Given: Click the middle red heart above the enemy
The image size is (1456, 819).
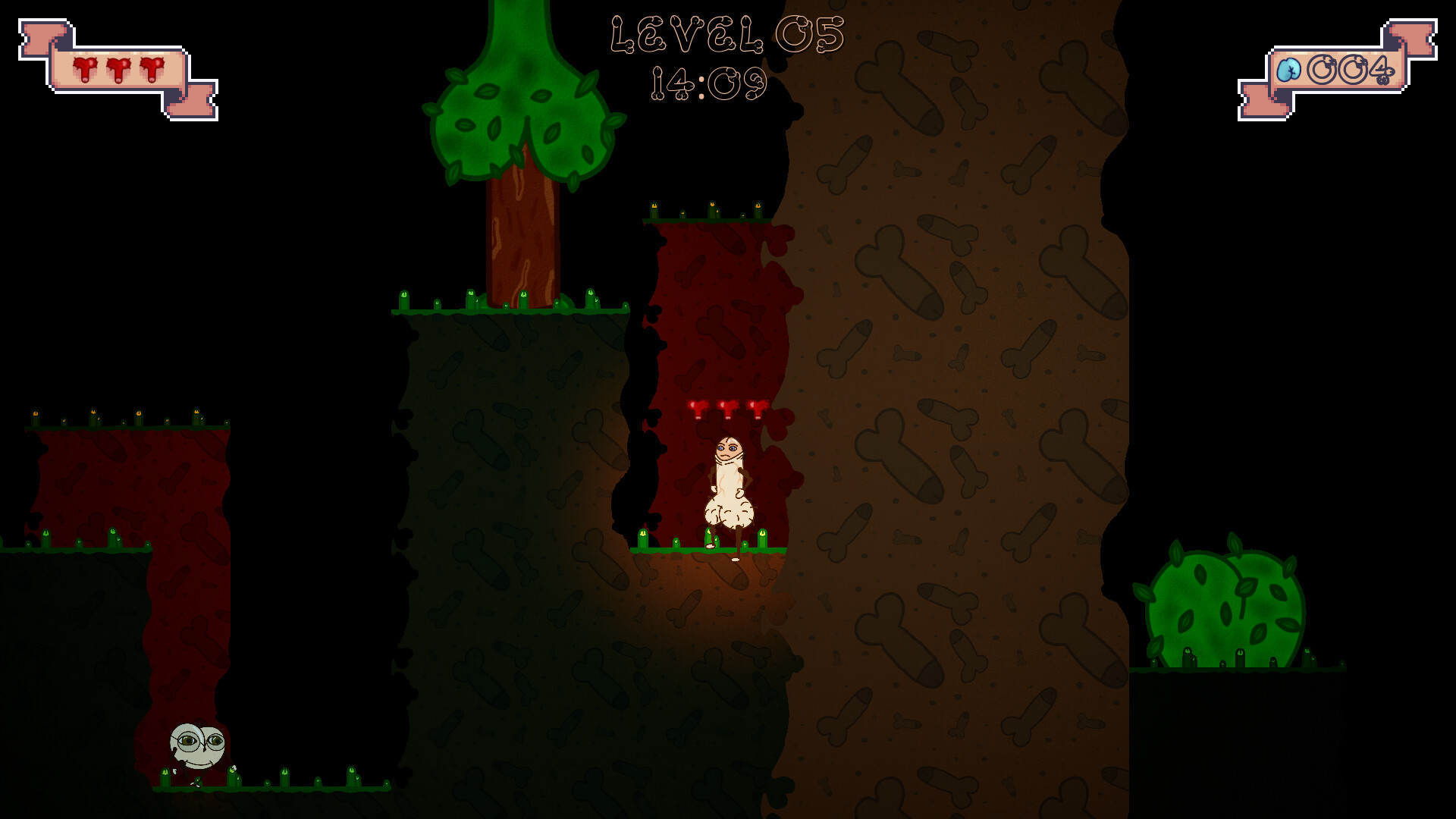Looking at the screenshot, I should coord(729,409).
